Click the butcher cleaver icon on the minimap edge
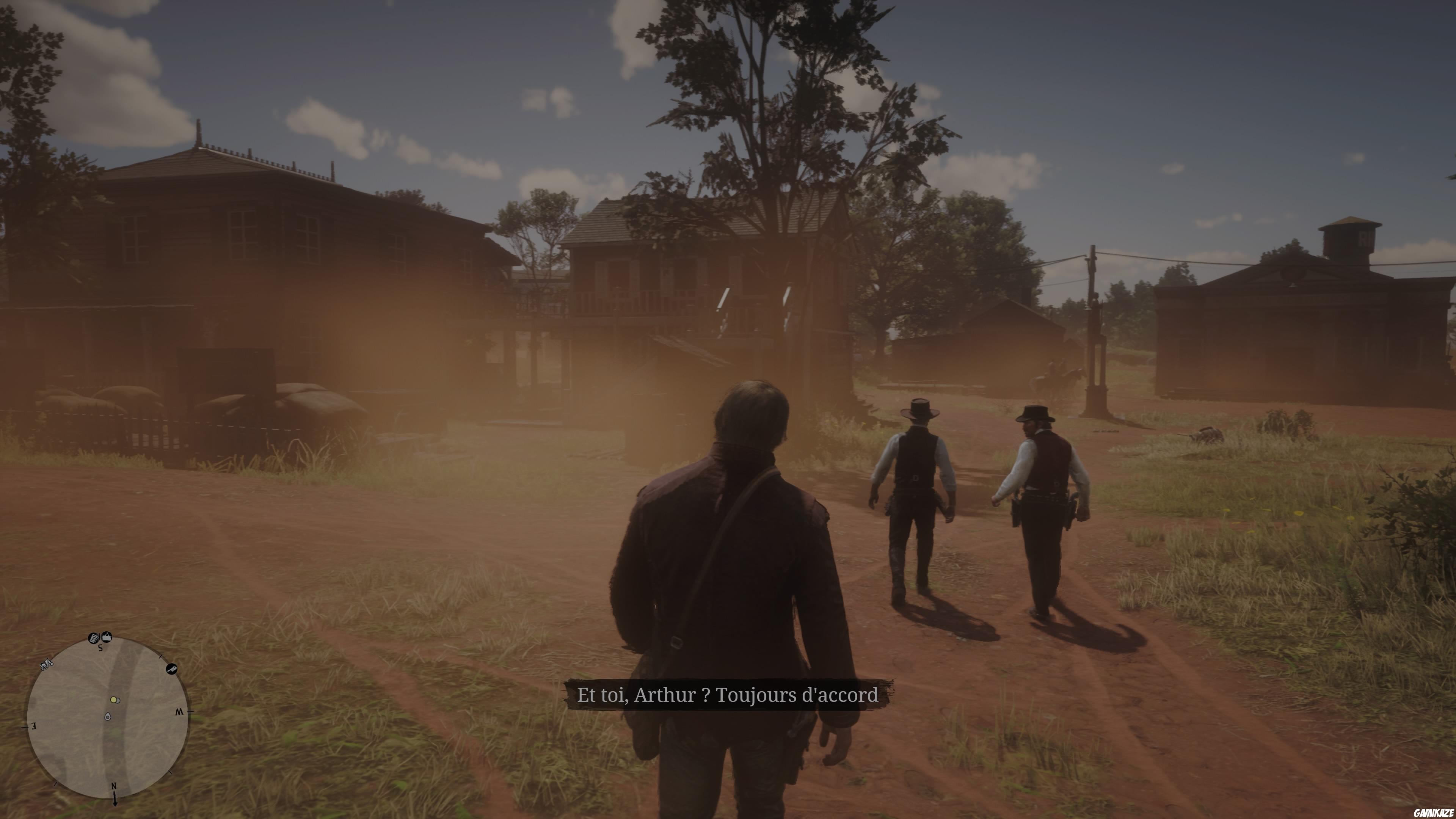Viewport: 1456px width, 819px height. point(172,668)
